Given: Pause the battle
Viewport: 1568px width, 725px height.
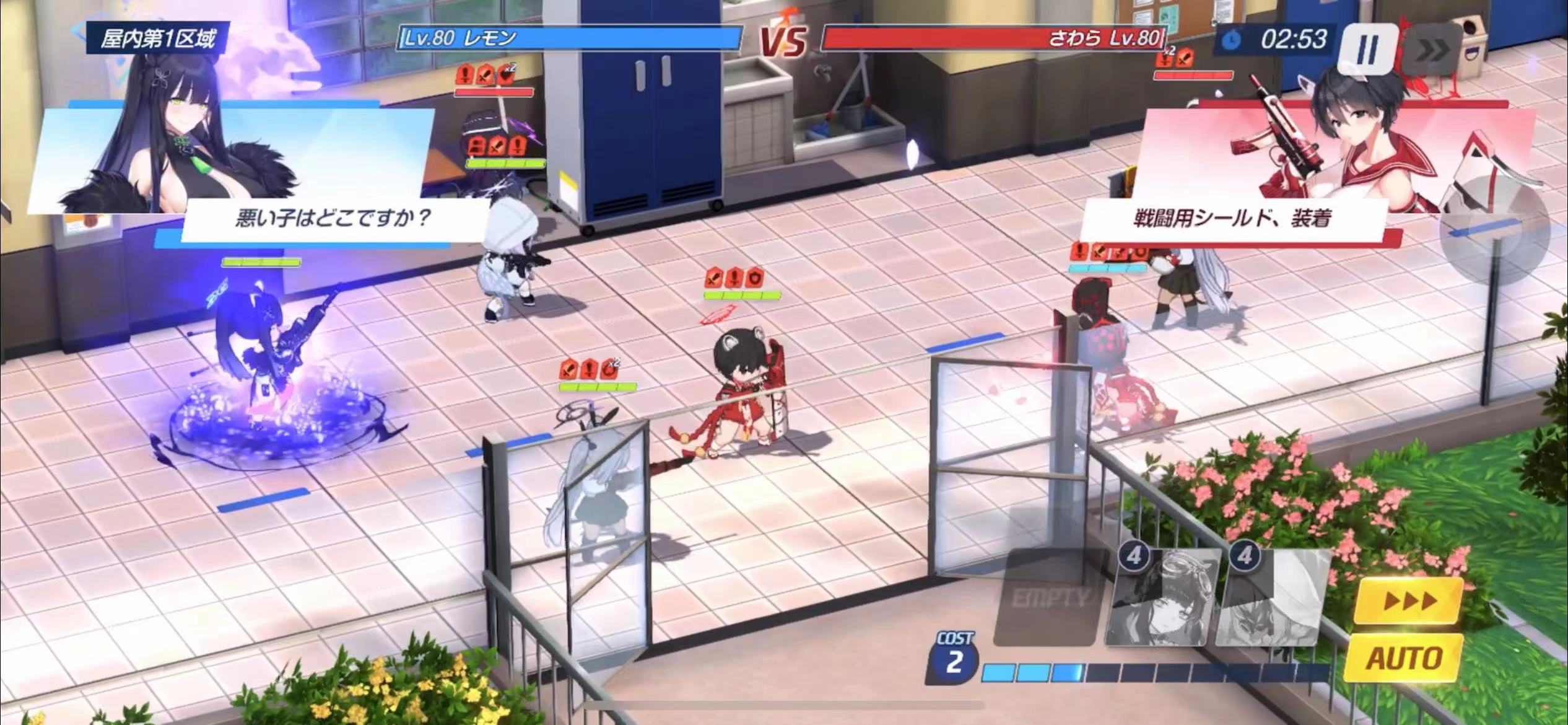Looking at the screenshot, I should coord(1367,48).
